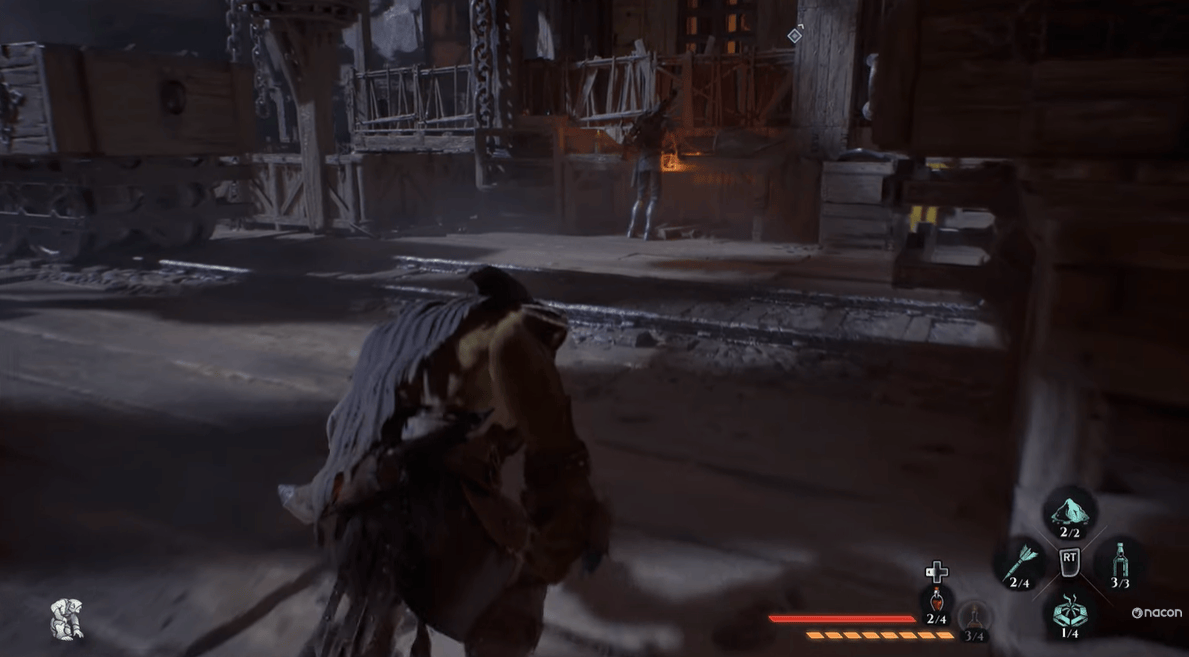This screenshot has width=1189, height=657.
Task: Click the diamond objective marker
Action: coord(795,35)
